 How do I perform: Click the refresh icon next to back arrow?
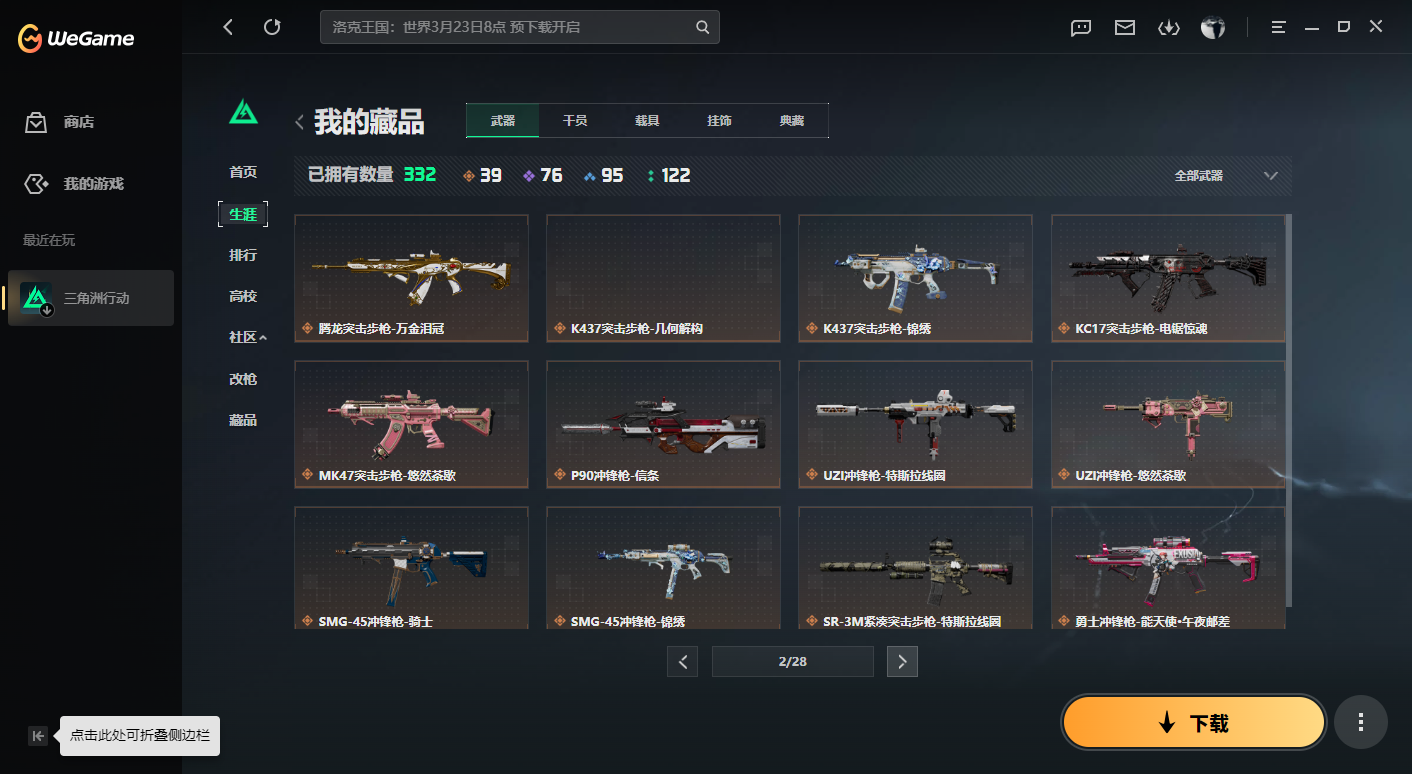272,27
